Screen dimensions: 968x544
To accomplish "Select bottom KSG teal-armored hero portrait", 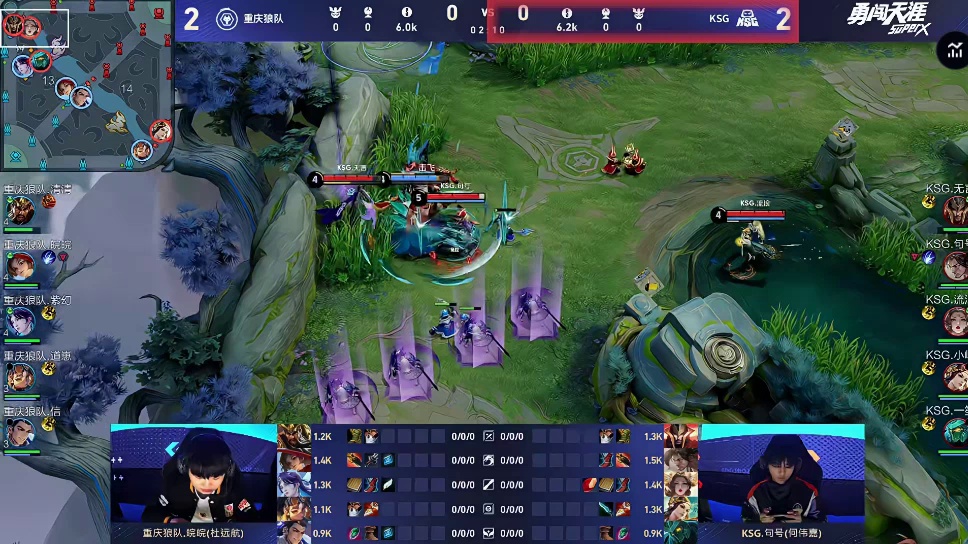I will 953,430.
